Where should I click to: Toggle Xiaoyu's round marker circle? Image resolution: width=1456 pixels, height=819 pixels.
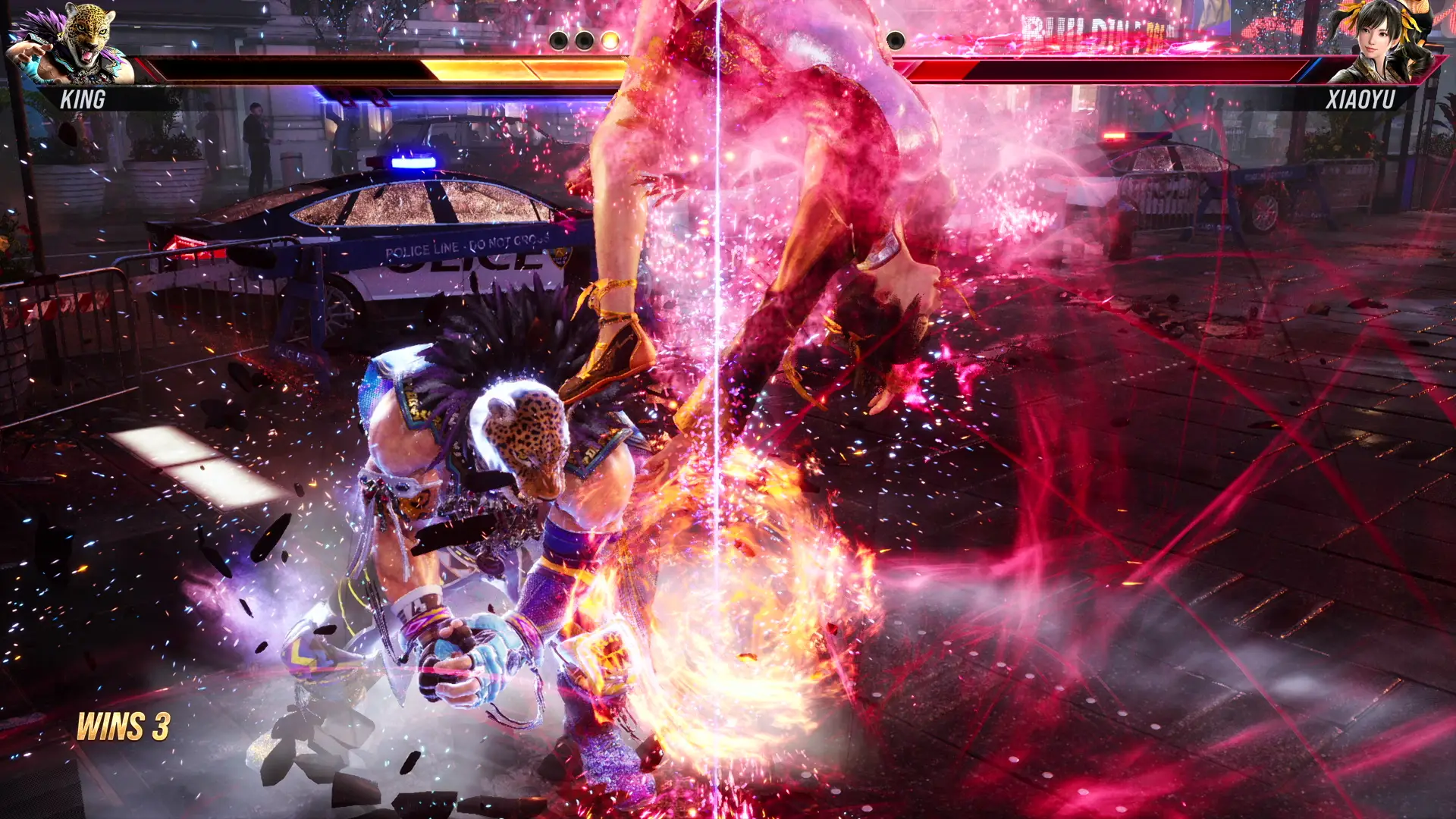(896, 39)
